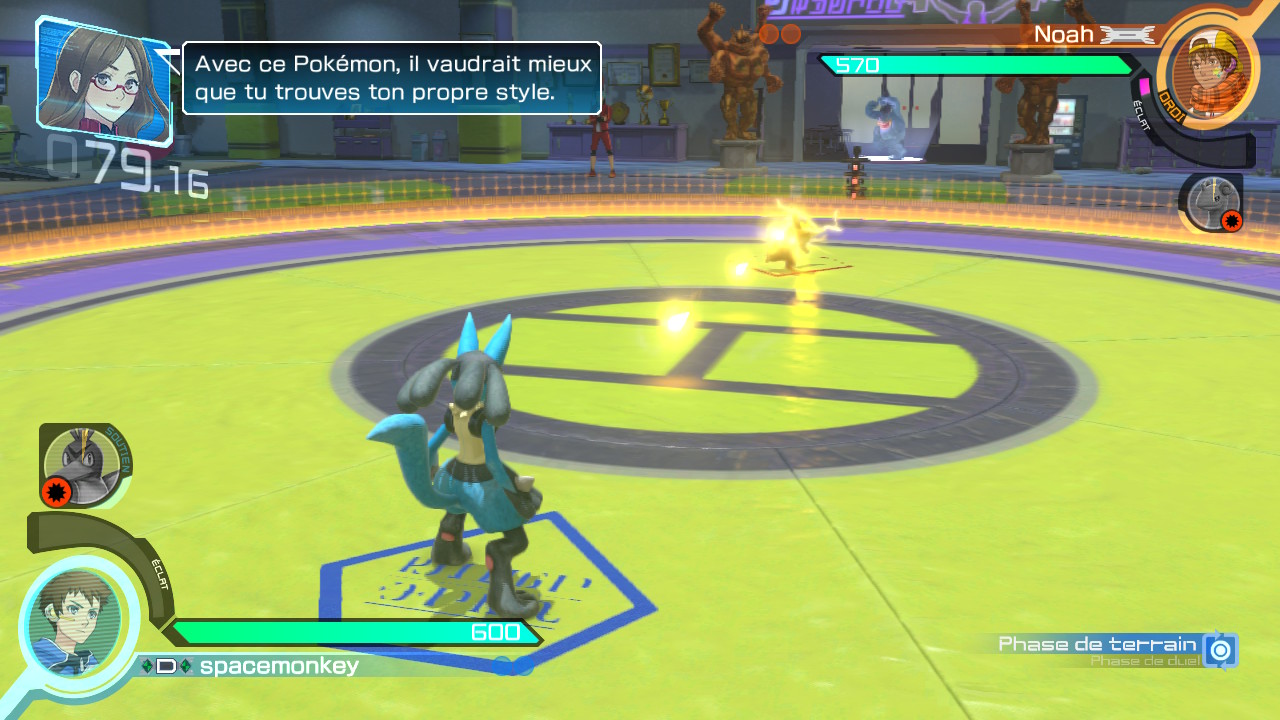Click Noah's green health bar showing 570
Viewport: 1280px width, 720px height.
coord(975,65)
